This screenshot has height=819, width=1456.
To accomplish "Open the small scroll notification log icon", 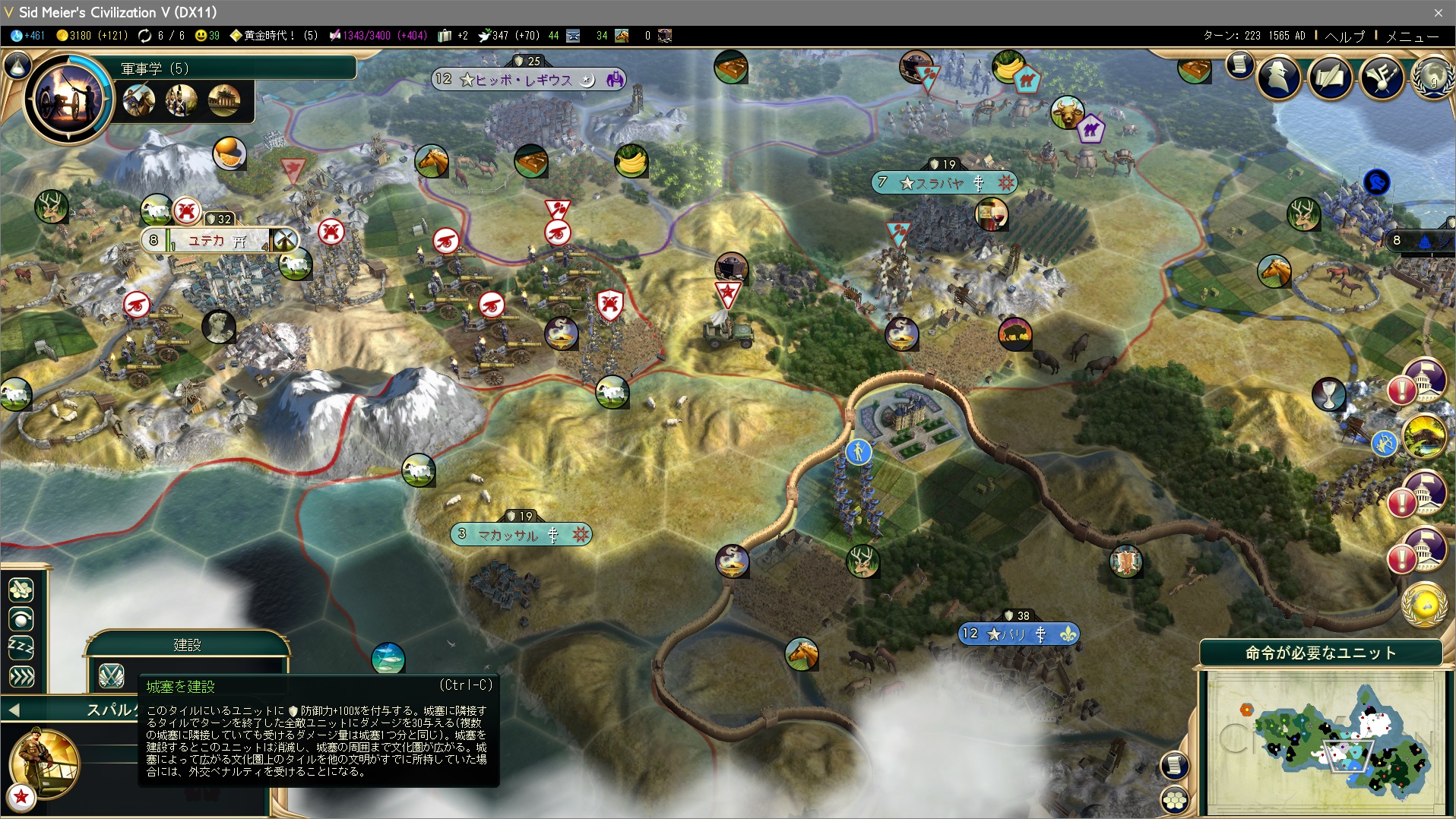I will (1239, 65).
